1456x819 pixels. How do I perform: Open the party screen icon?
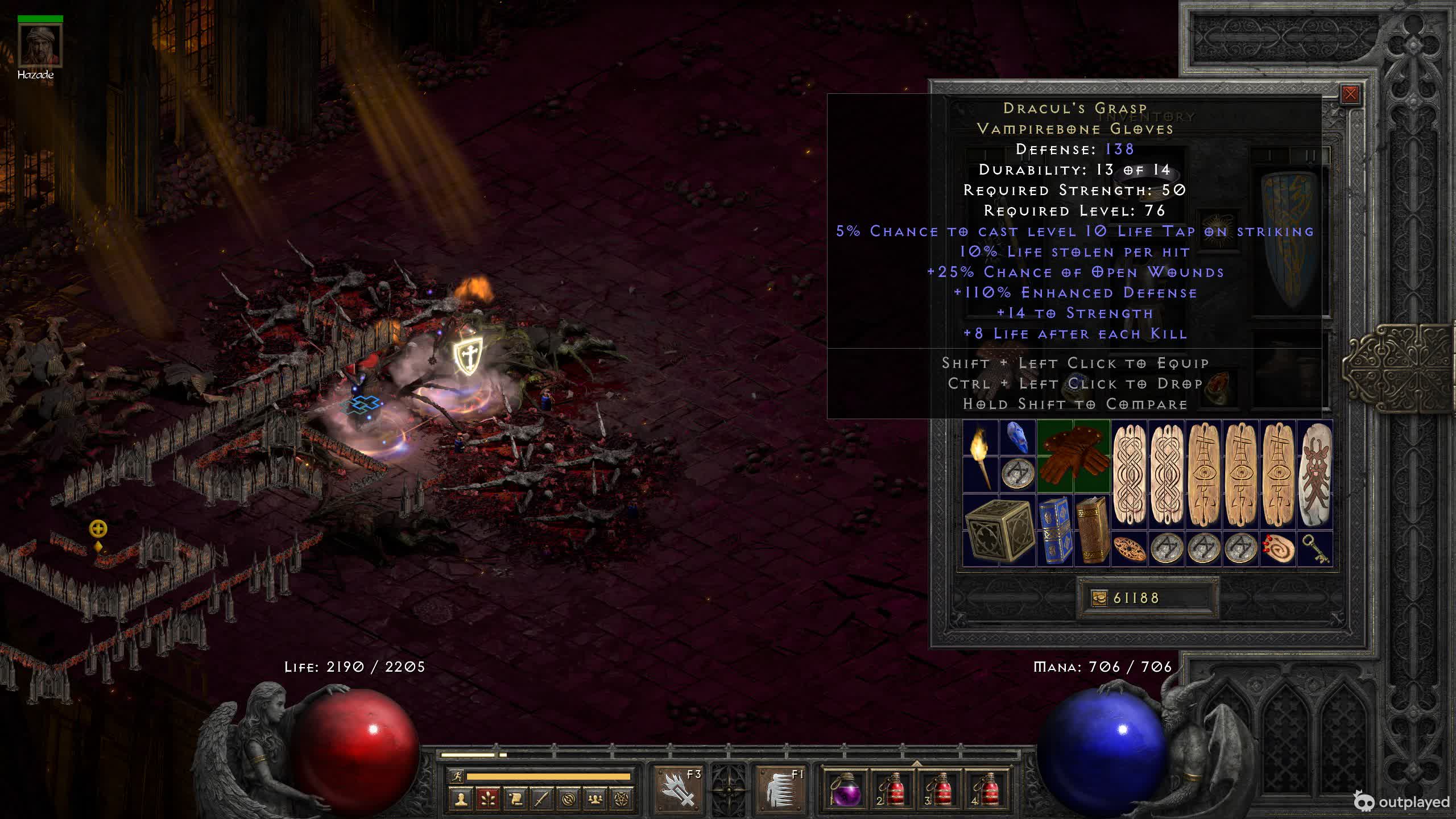pyautogui.click(x=595, y=799)
